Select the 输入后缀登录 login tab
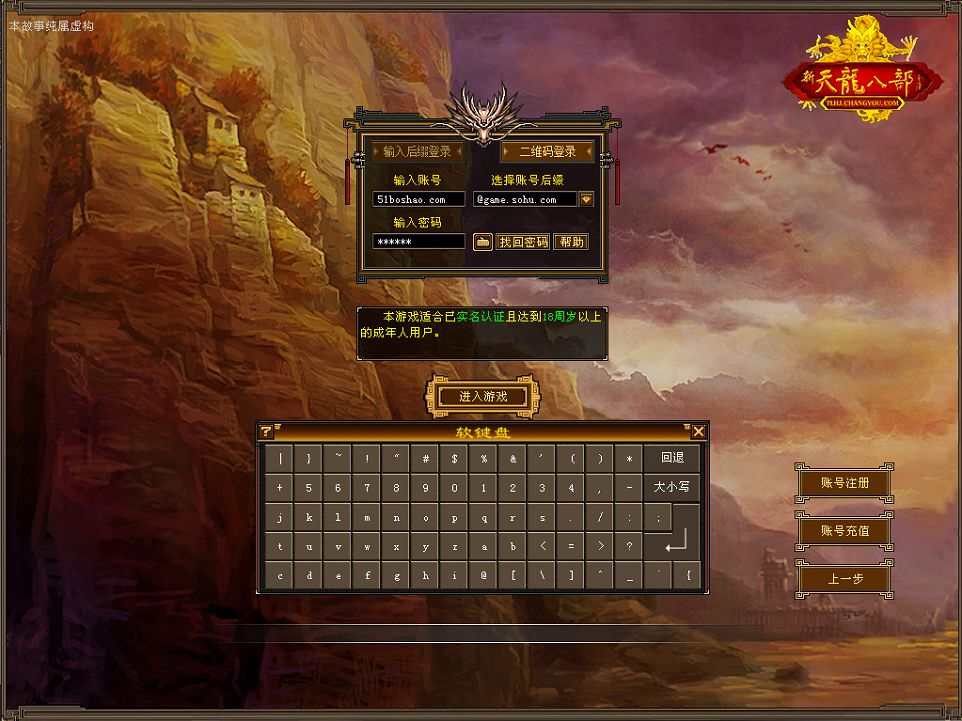This screenshot has height=721, width=962. coord(417,152)
